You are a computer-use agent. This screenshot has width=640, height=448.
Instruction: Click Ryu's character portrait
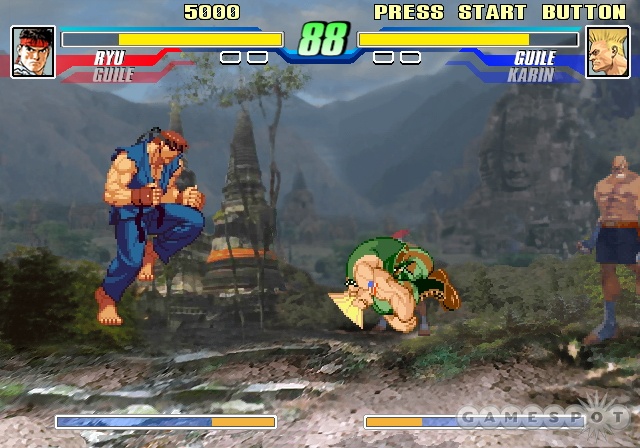tap(33, 52)
